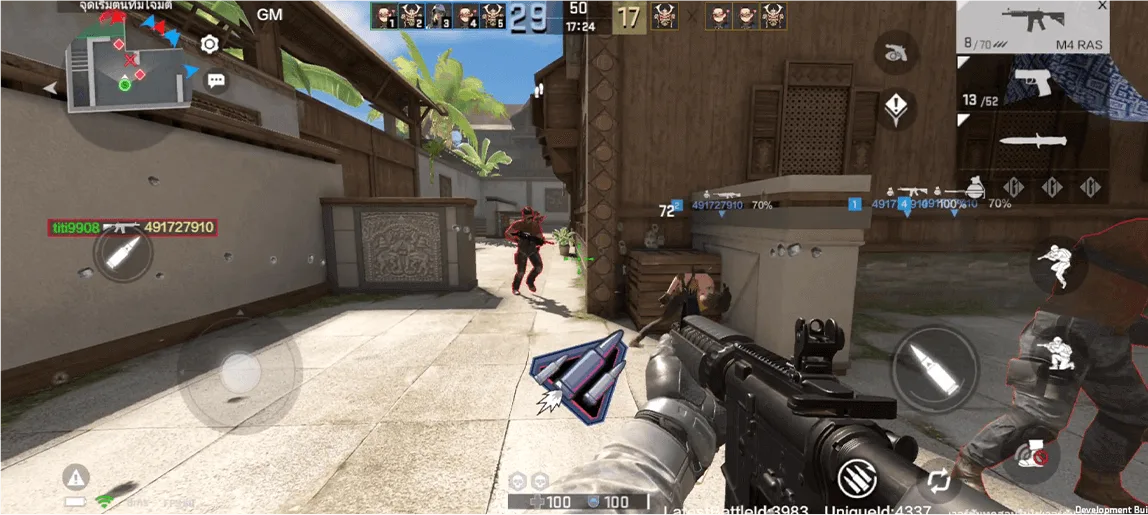Swap weapon with the cycle arrows
The width and height of the screenshot is (1148, 515).
click(x=938, y=481)
